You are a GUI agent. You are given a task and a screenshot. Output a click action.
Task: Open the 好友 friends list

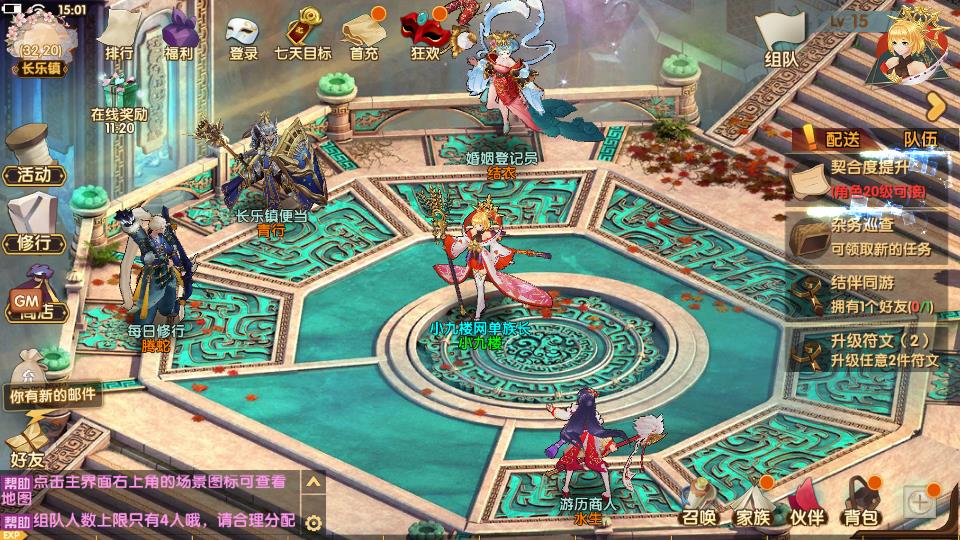click(25, 445)
